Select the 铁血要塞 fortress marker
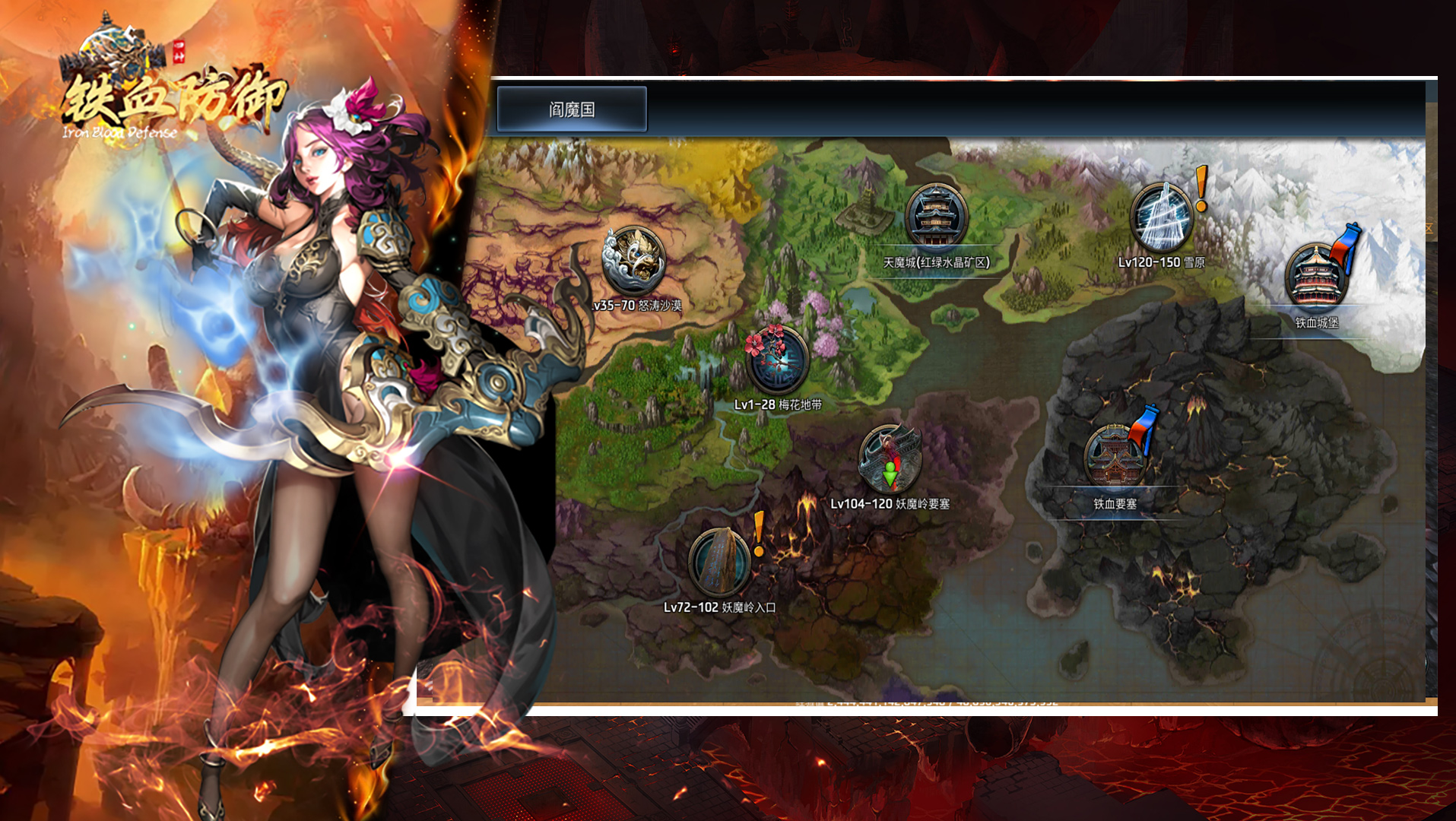The height and width of the screenshot is (821, 1456). (1115, 457)
